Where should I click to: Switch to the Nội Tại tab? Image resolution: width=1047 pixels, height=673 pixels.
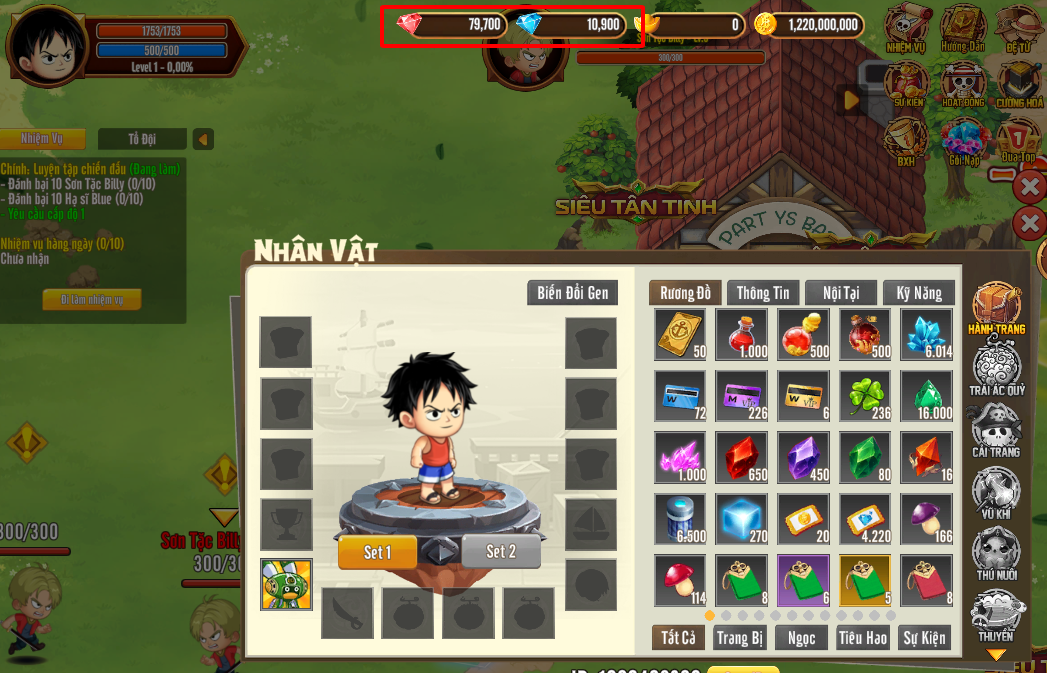840,293
